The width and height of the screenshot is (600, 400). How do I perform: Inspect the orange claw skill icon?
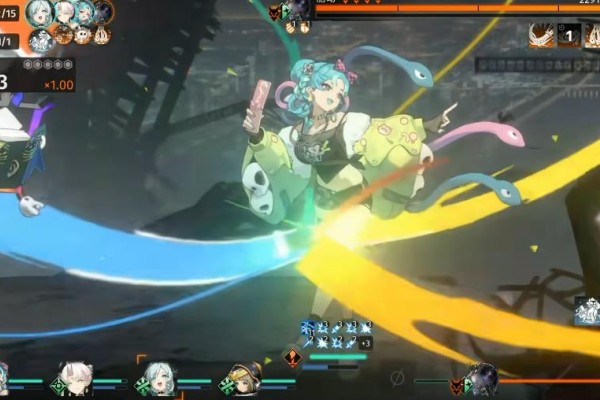pos(542,35)
